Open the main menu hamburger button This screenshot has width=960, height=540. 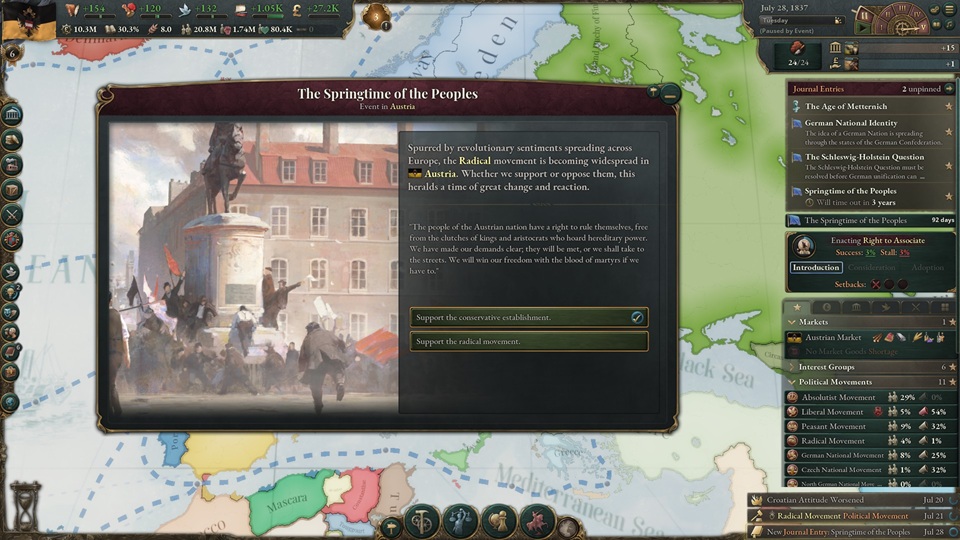click(x=951, y=9)
